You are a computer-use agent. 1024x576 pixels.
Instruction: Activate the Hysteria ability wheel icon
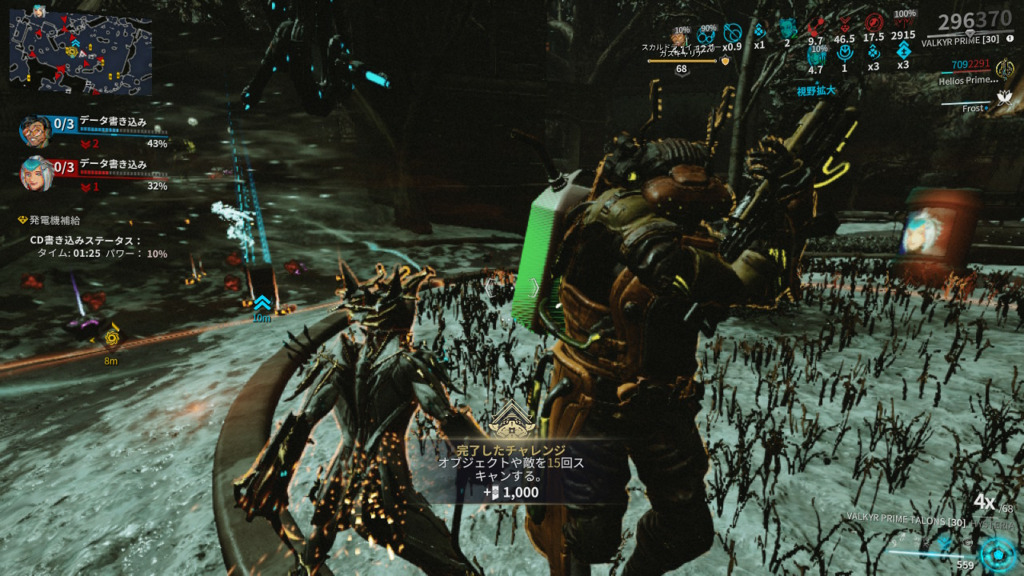(996, 553)
